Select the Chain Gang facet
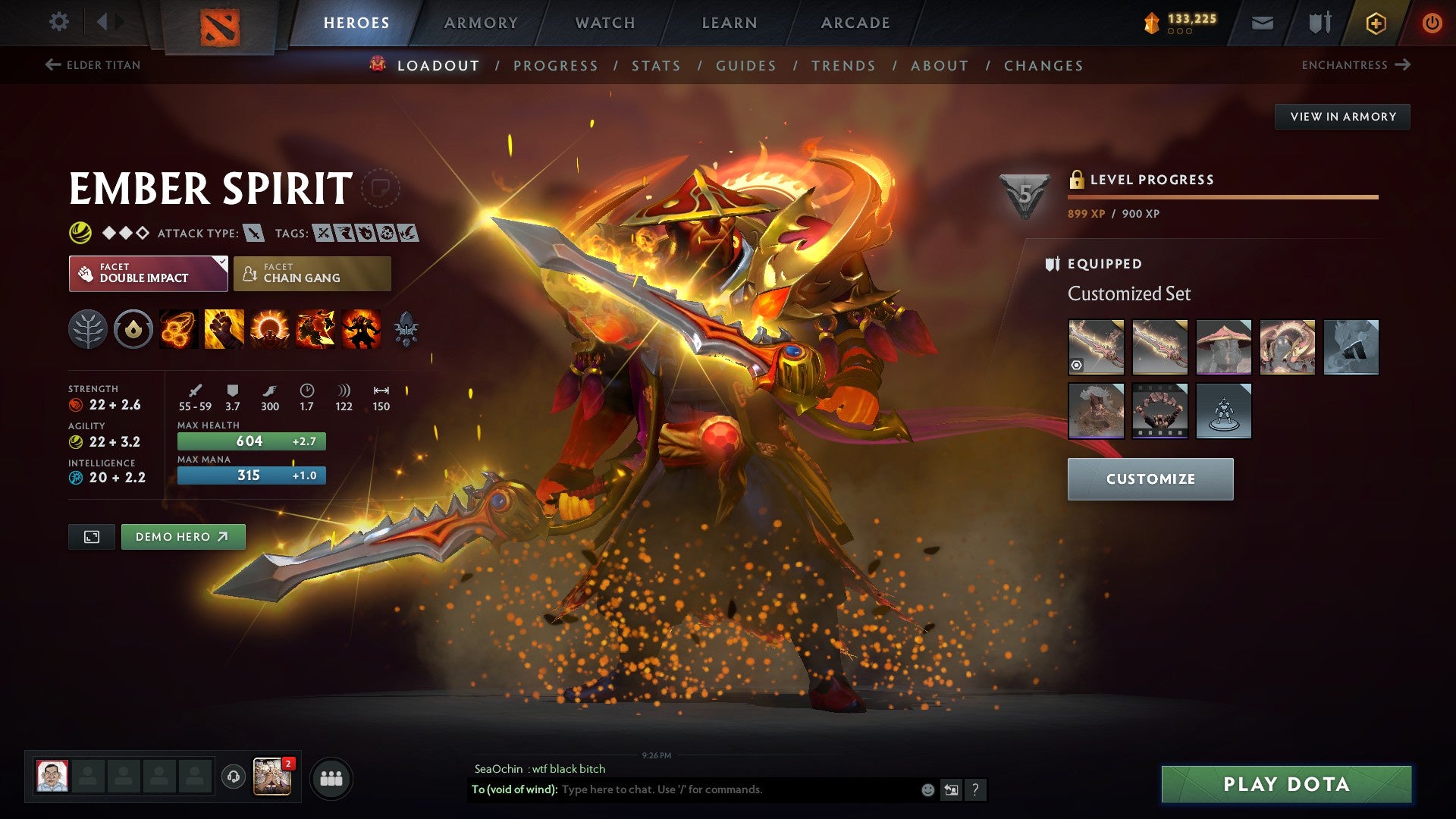The height and width of the screenshot is (819, 1456). tap(311, 274)
